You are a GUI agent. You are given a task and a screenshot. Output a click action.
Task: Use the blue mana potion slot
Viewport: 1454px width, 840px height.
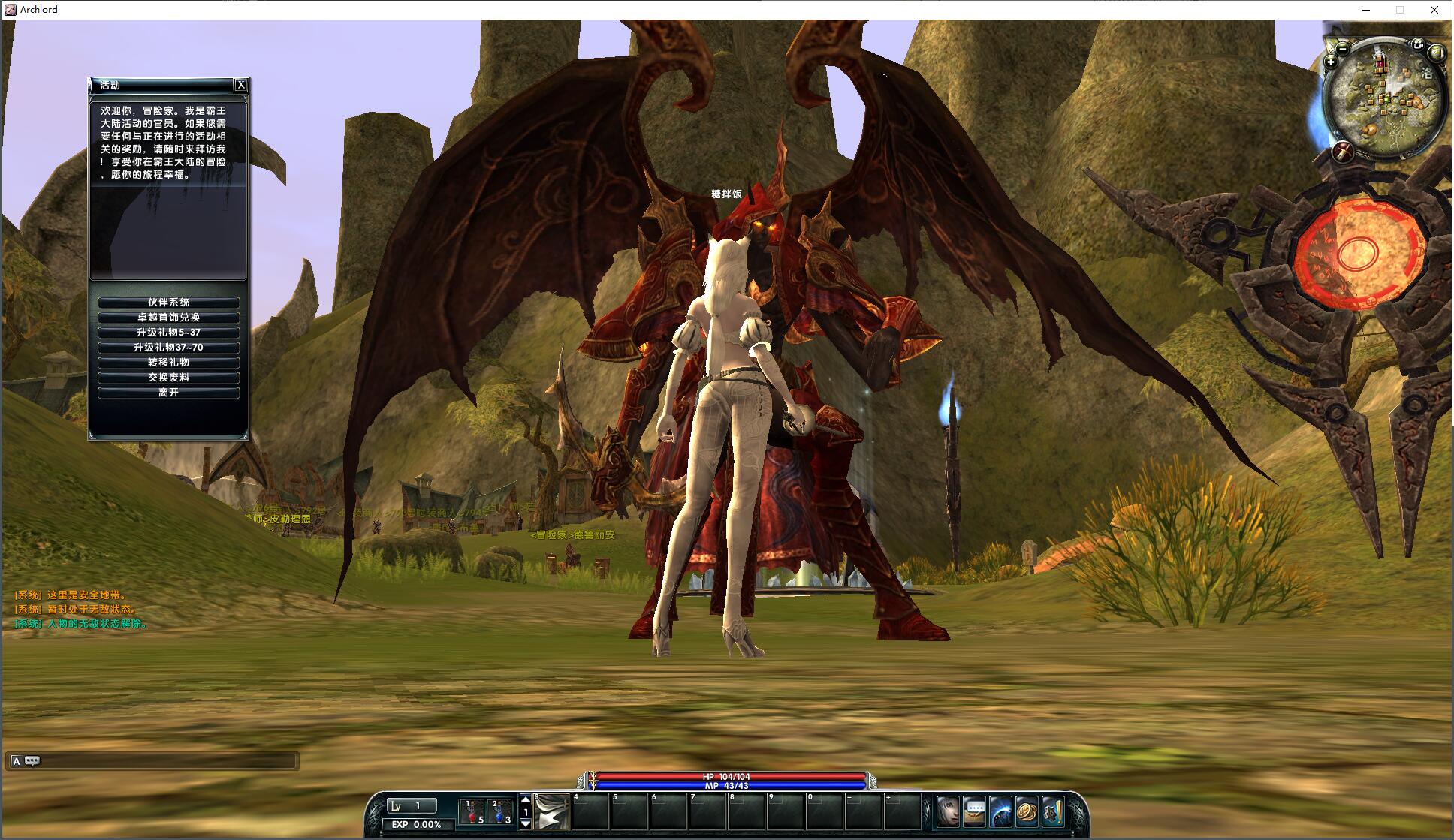[x=500, y=811]
